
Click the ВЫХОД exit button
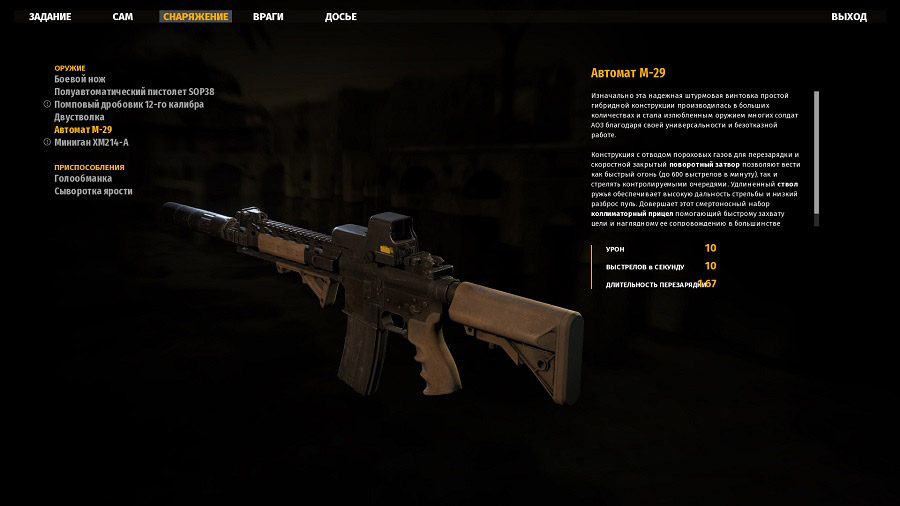click(849, 17)
